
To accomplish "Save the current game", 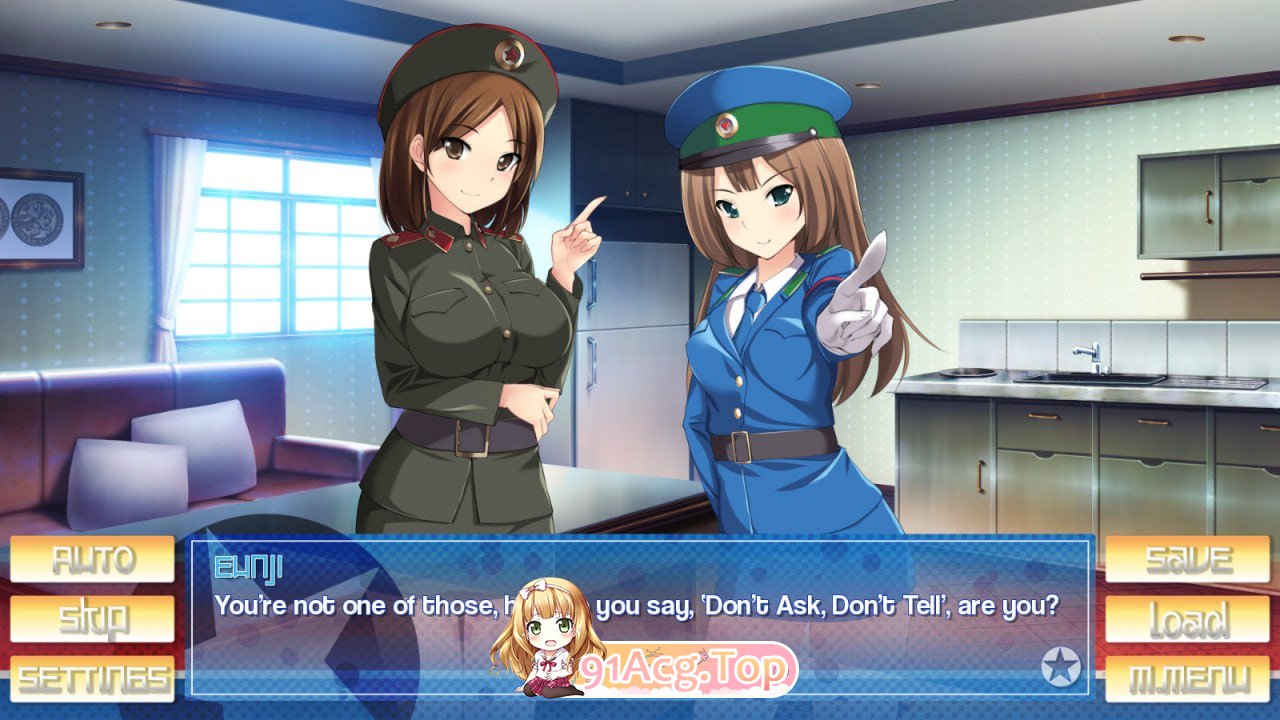I will pyautogui.click(x=1187, y=559).
